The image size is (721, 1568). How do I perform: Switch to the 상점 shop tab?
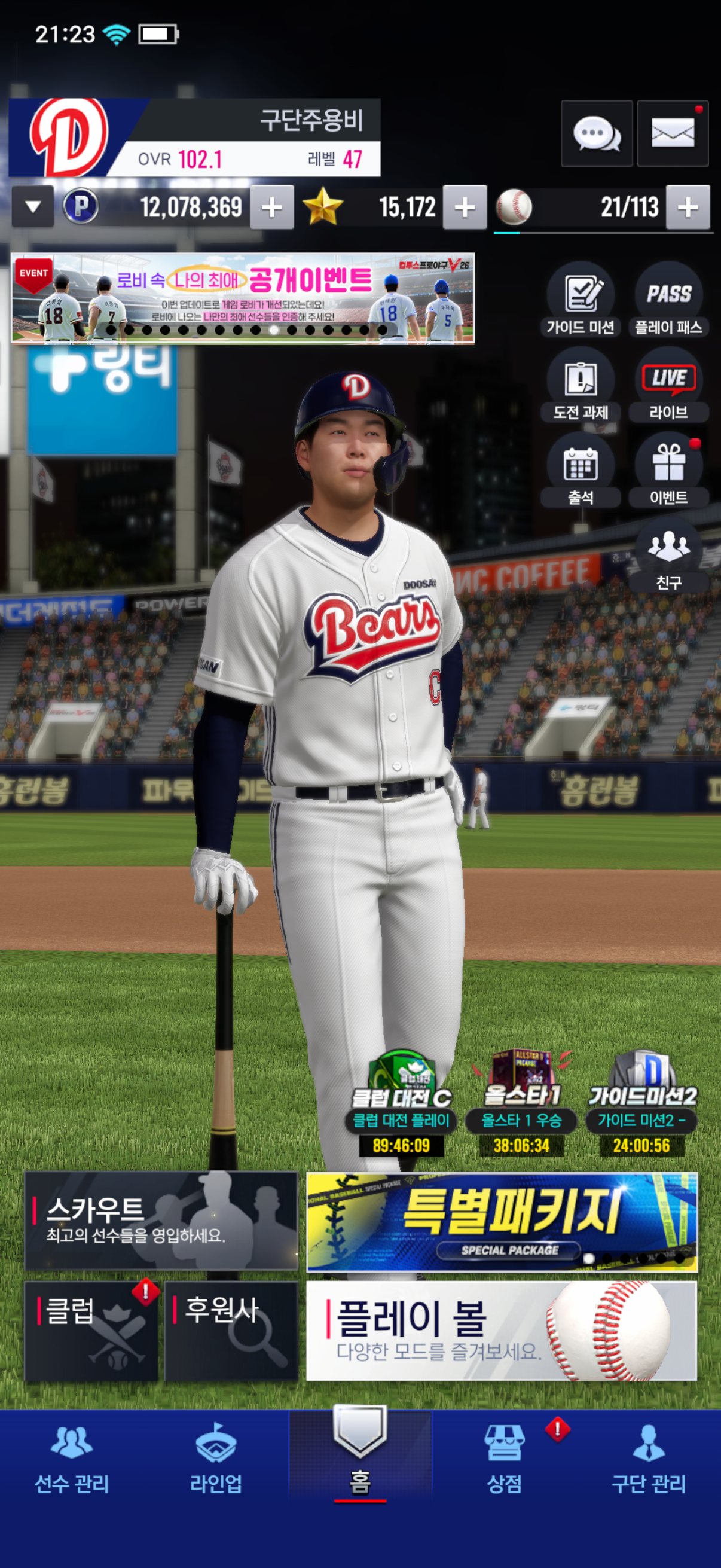pos(505,1460)
